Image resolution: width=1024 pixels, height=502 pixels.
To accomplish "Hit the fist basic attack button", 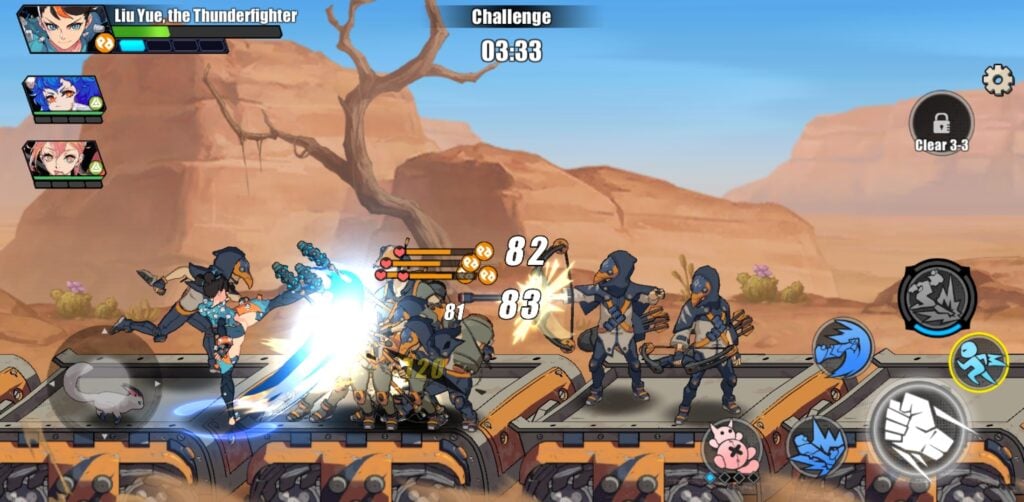I will click(x=917, y=427).
